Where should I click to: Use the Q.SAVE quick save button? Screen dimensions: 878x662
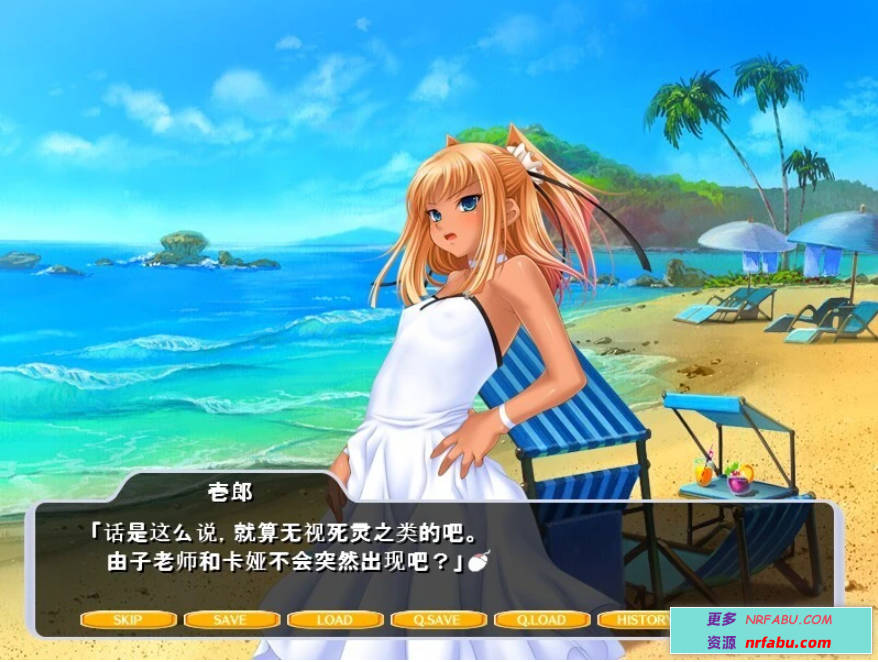tap(438, 620)
